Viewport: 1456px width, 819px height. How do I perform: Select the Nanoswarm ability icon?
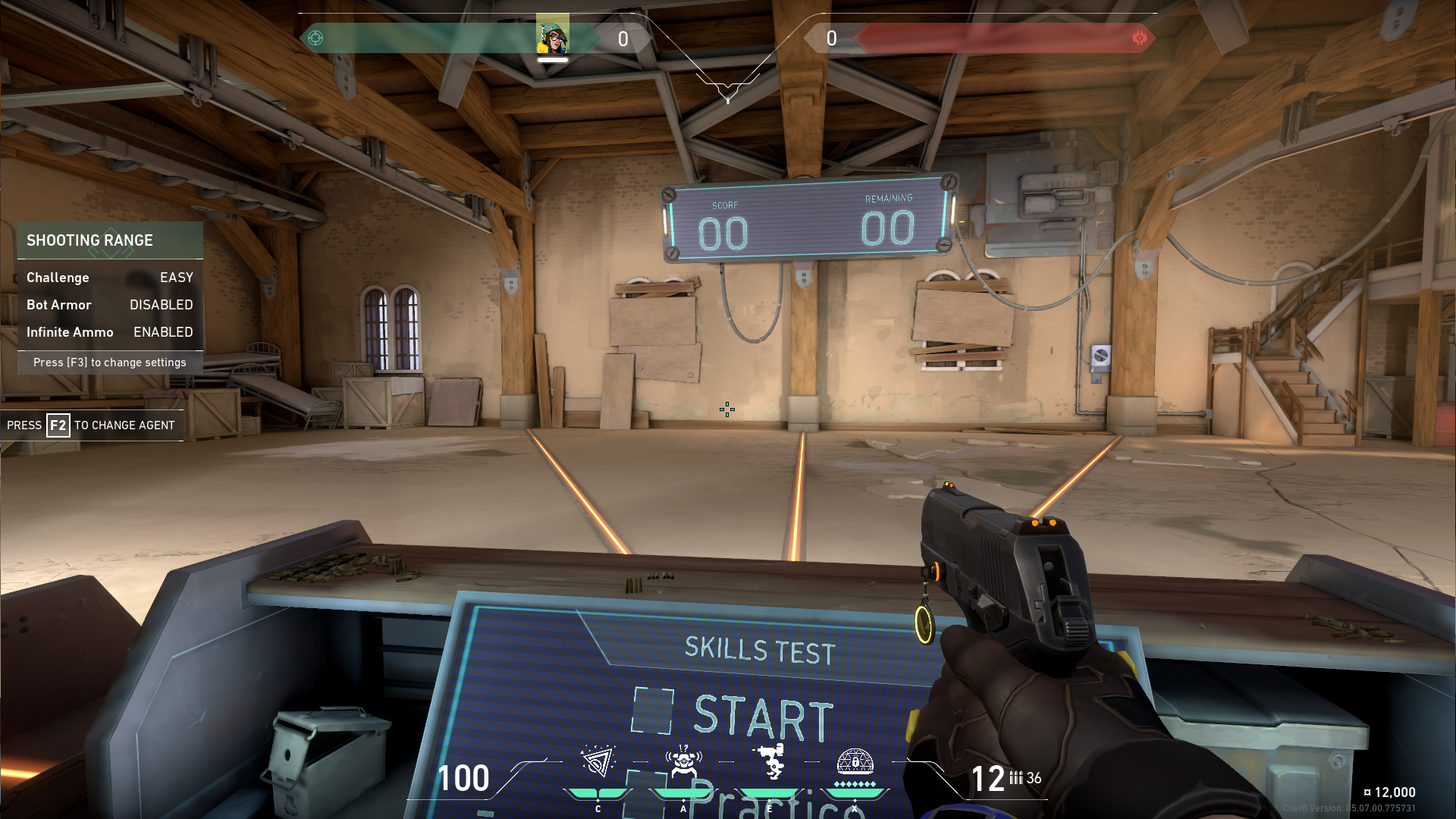598,762
